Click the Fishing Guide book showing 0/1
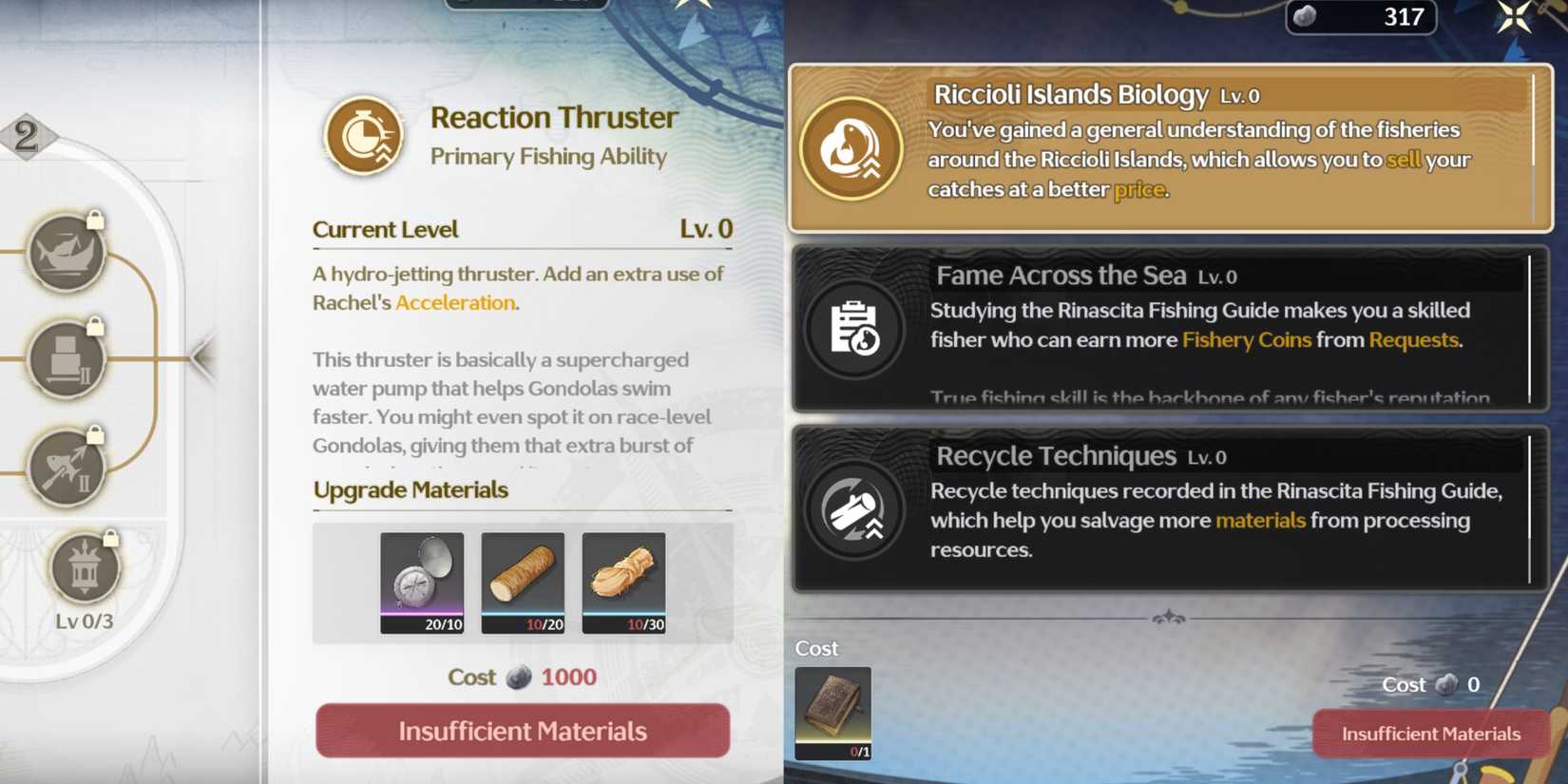 833,711
